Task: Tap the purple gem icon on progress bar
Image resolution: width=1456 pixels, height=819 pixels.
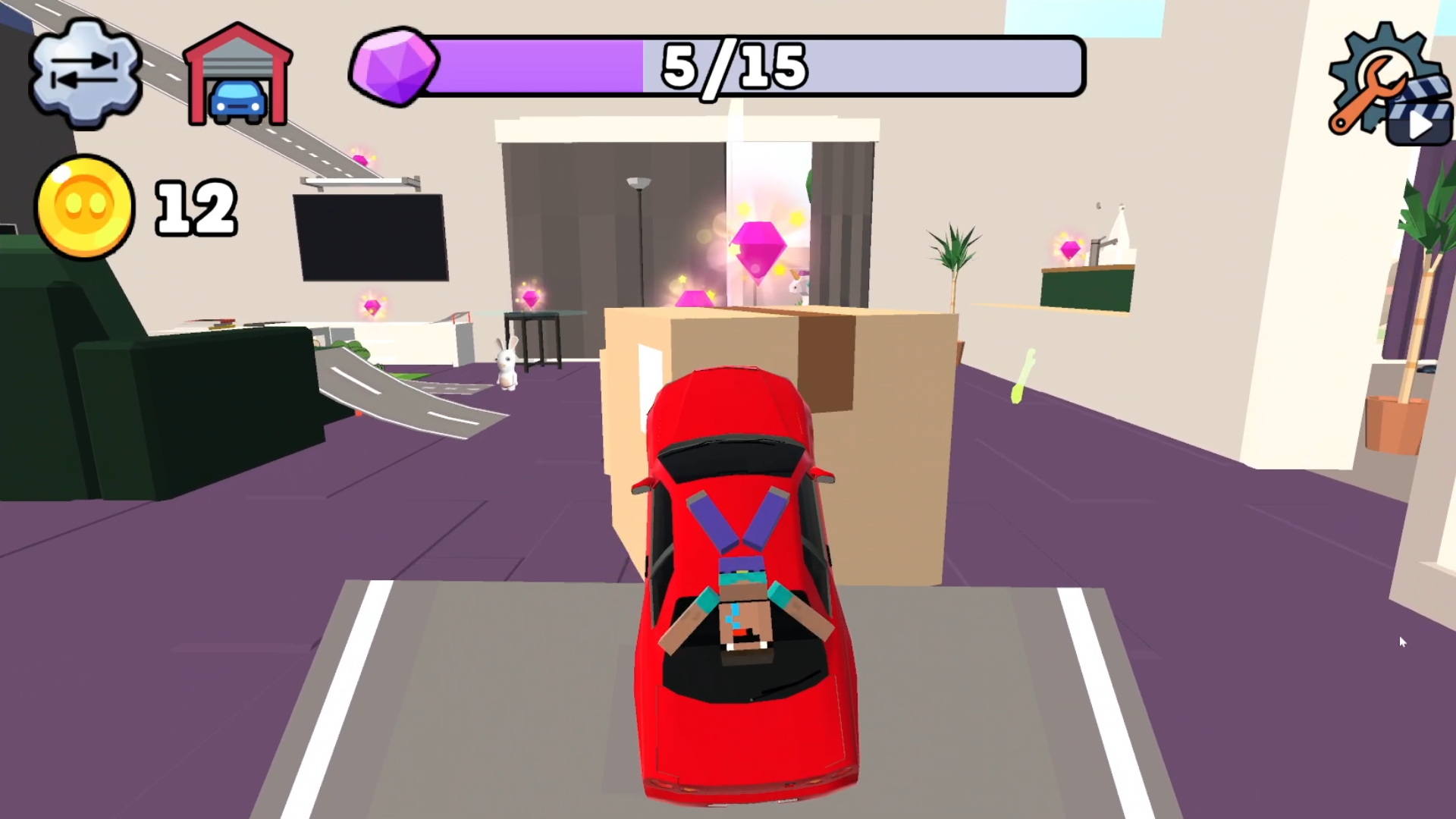Action: tap(397, 67)
